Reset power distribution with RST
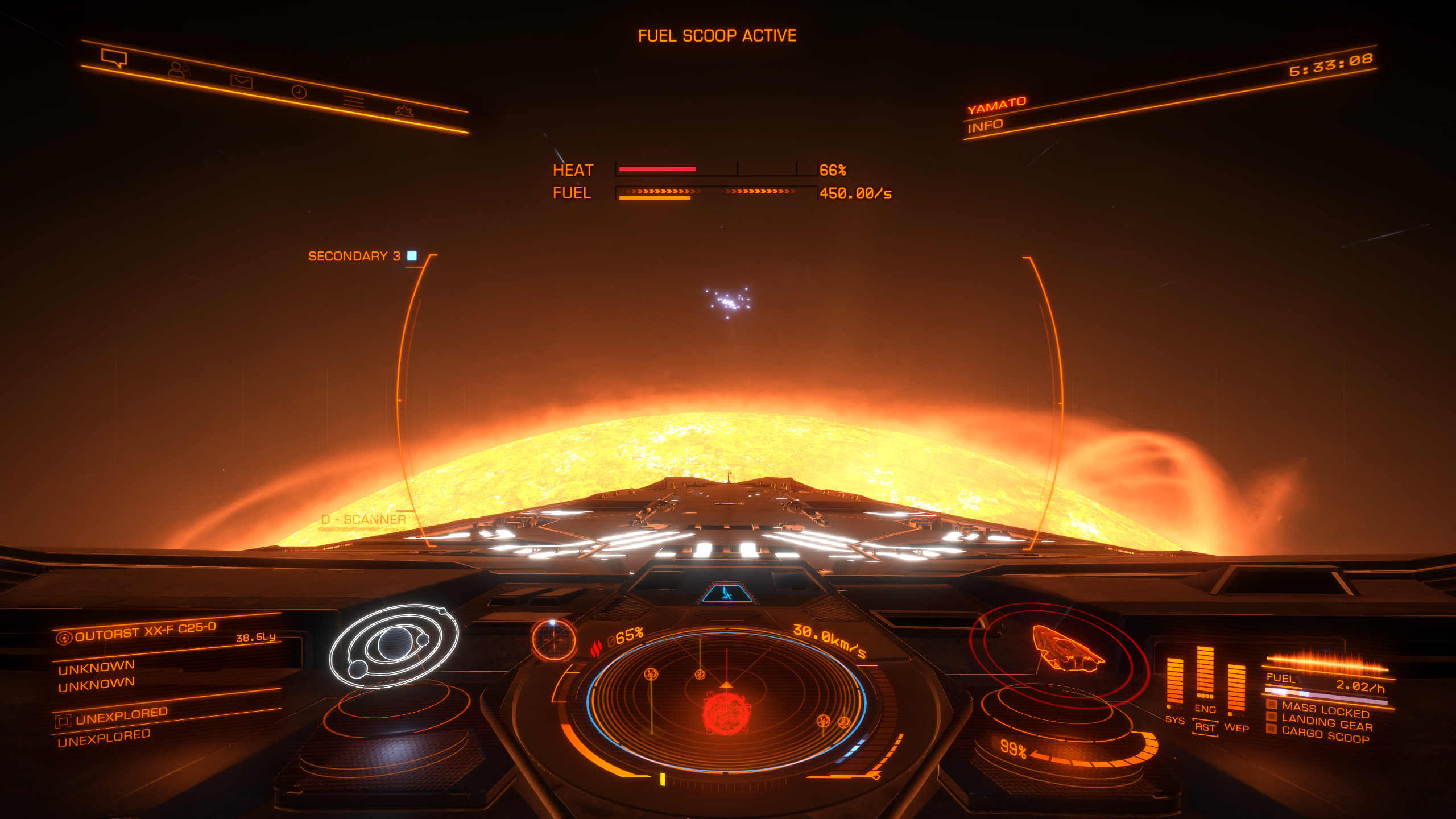1456x819 pixels. click(x=1205, y=727)
